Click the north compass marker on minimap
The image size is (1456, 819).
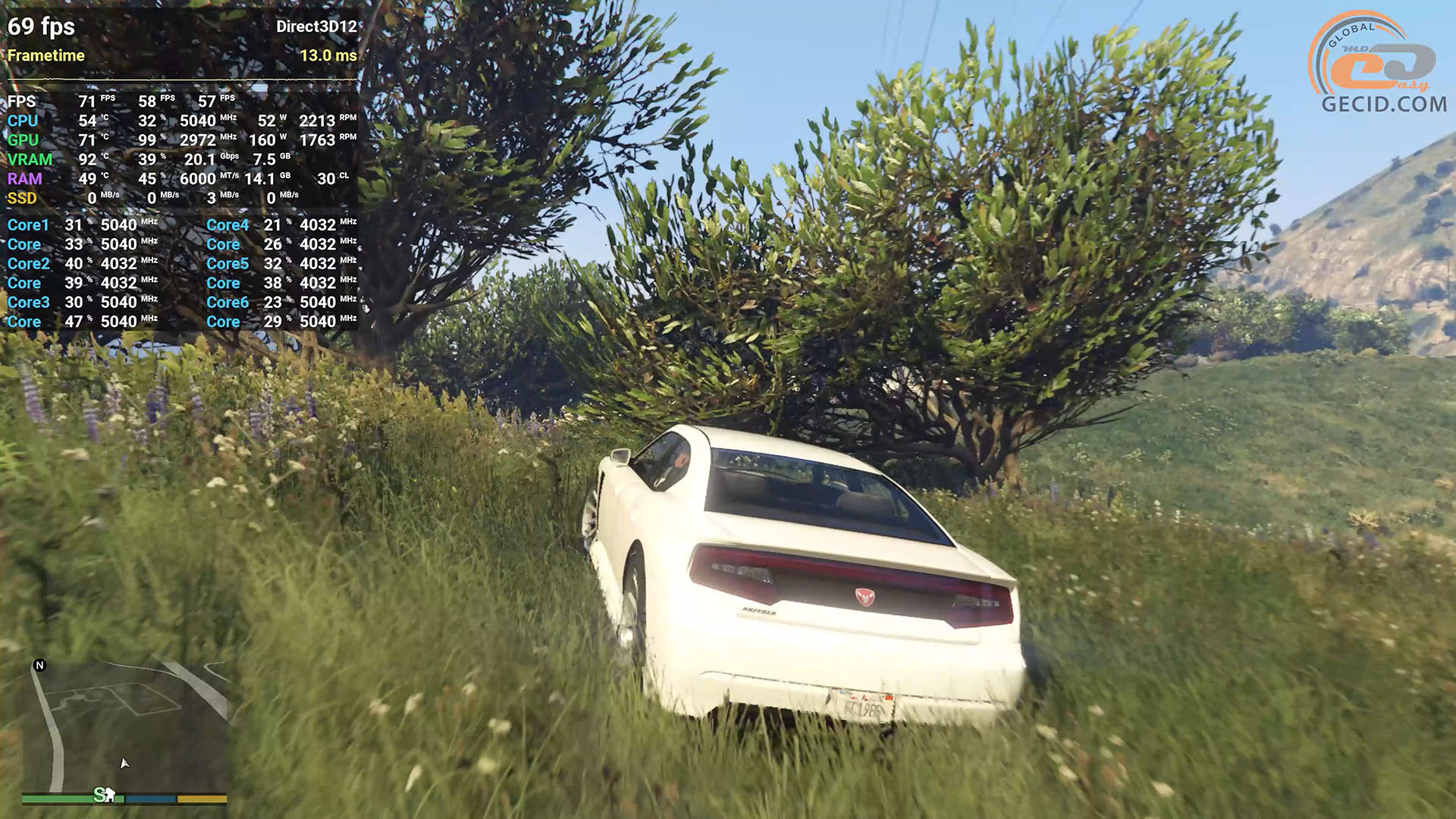(x=40, y=666)
